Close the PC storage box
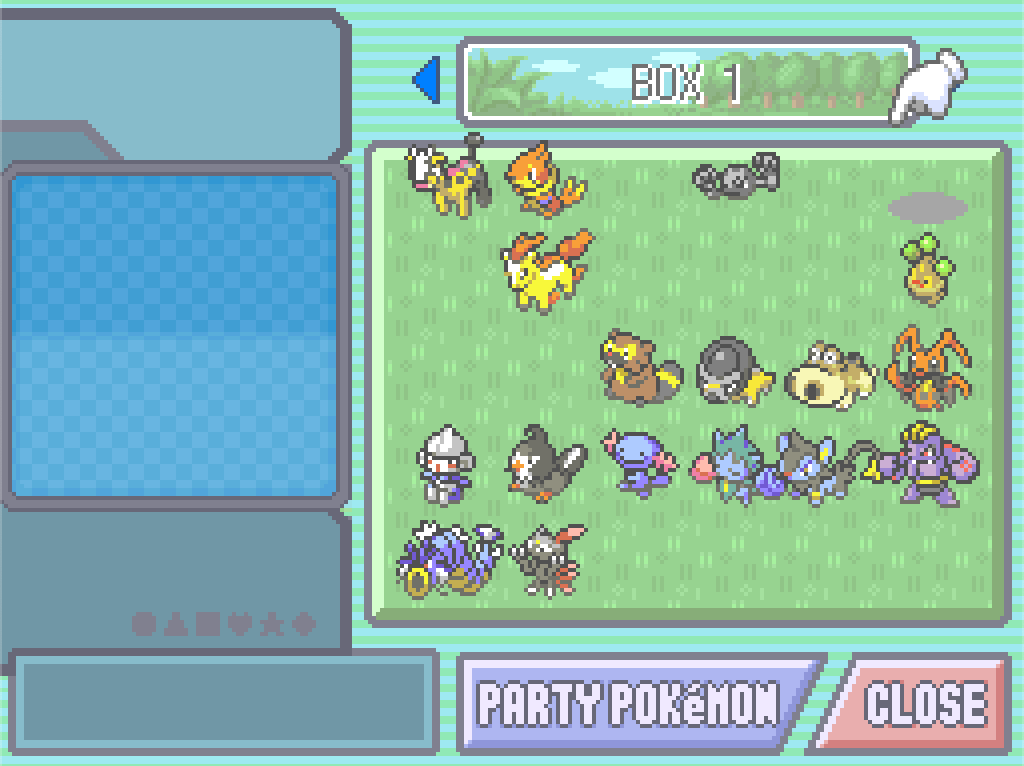The height and width of the screenshot is (766, 1024). pos(922,704)
